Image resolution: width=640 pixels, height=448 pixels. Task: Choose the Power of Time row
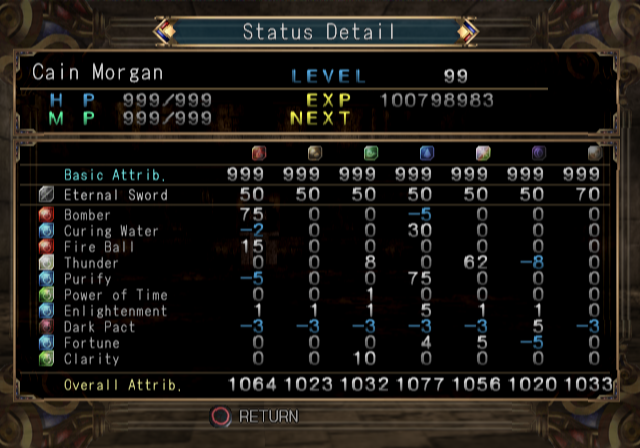110,295
